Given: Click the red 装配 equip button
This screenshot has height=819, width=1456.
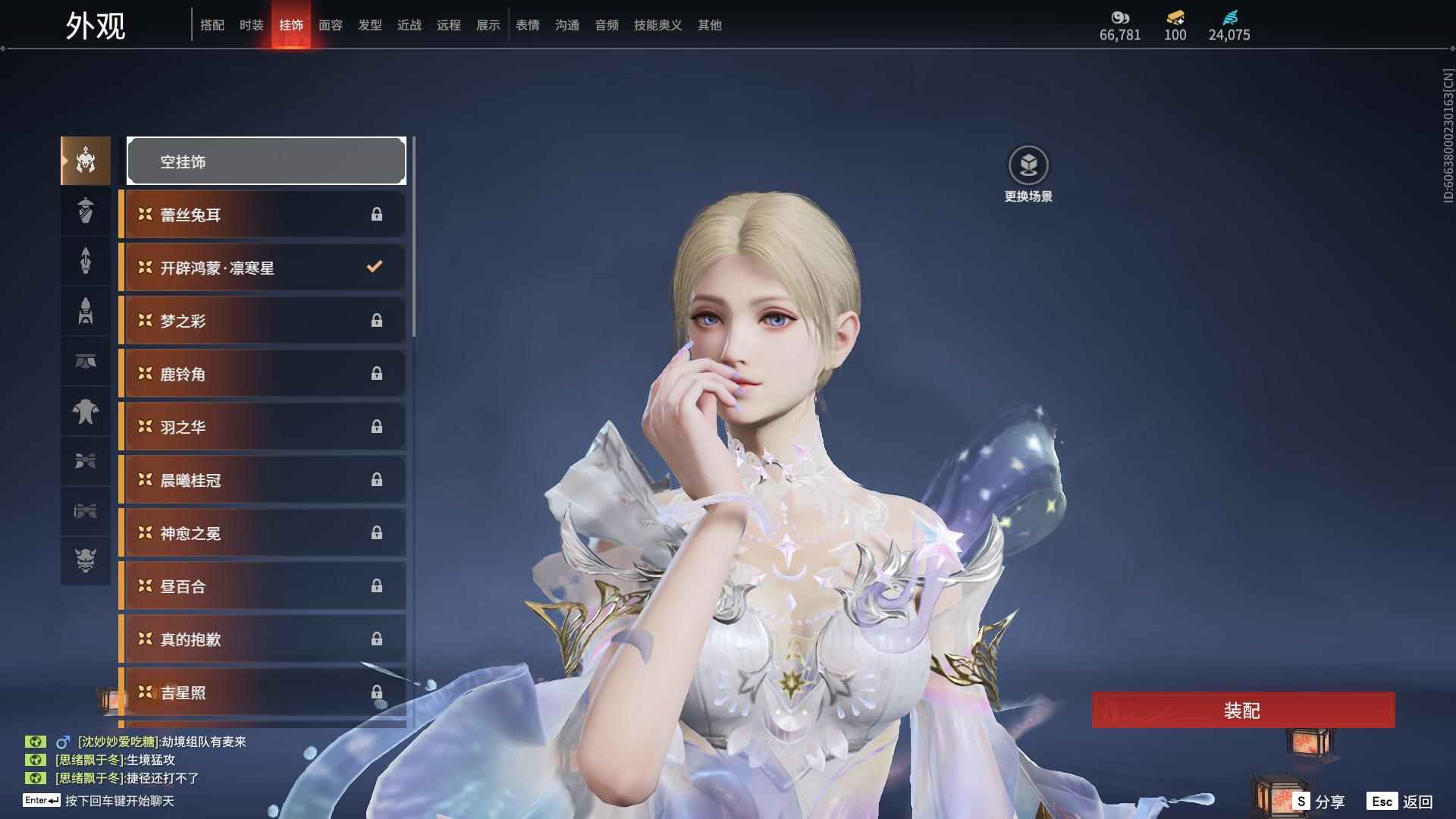Looking at the screenshot, I should point(1242,711).
